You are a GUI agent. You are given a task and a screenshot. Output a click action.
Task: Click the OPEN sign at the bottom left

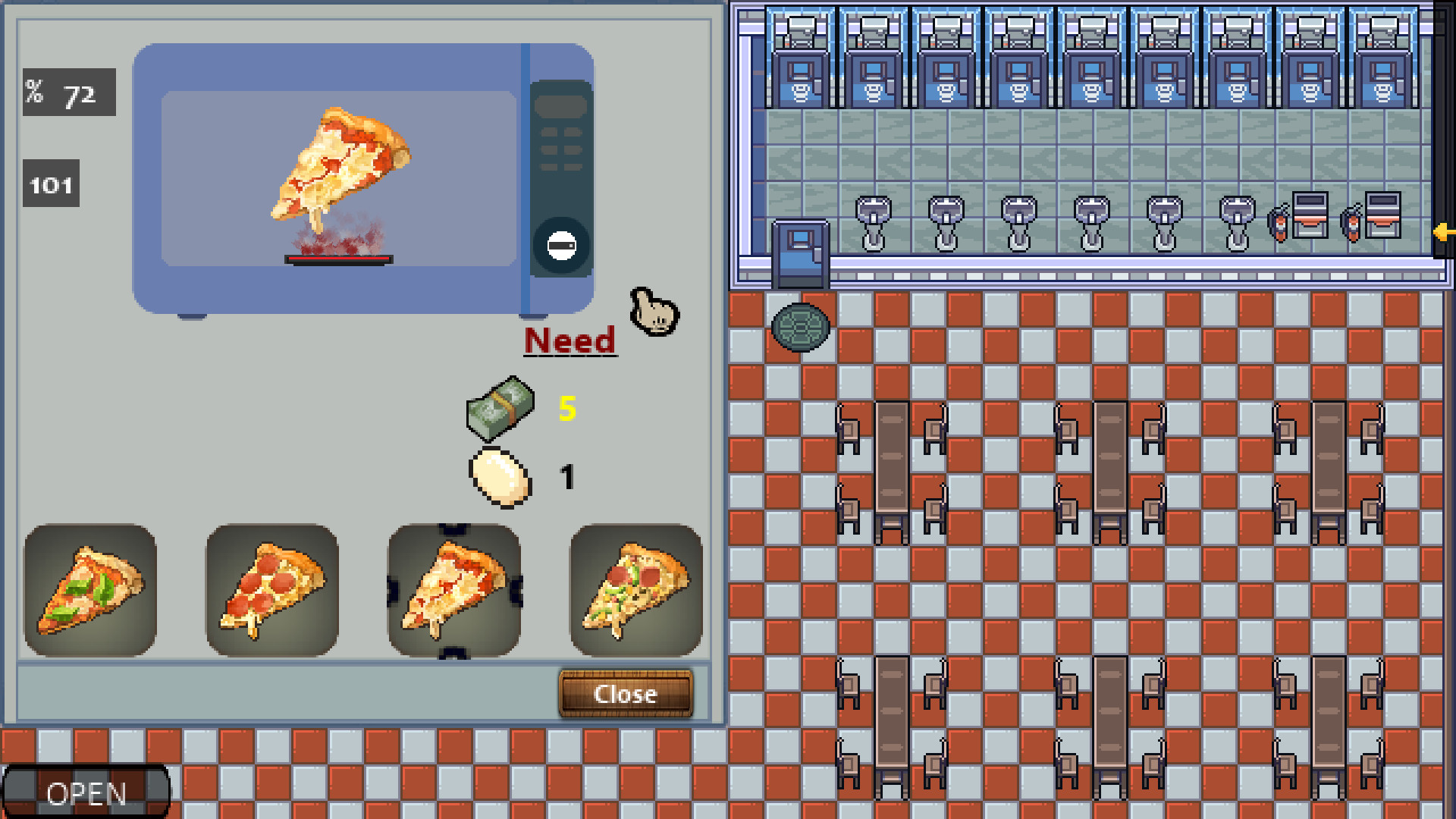pos(85,793)
